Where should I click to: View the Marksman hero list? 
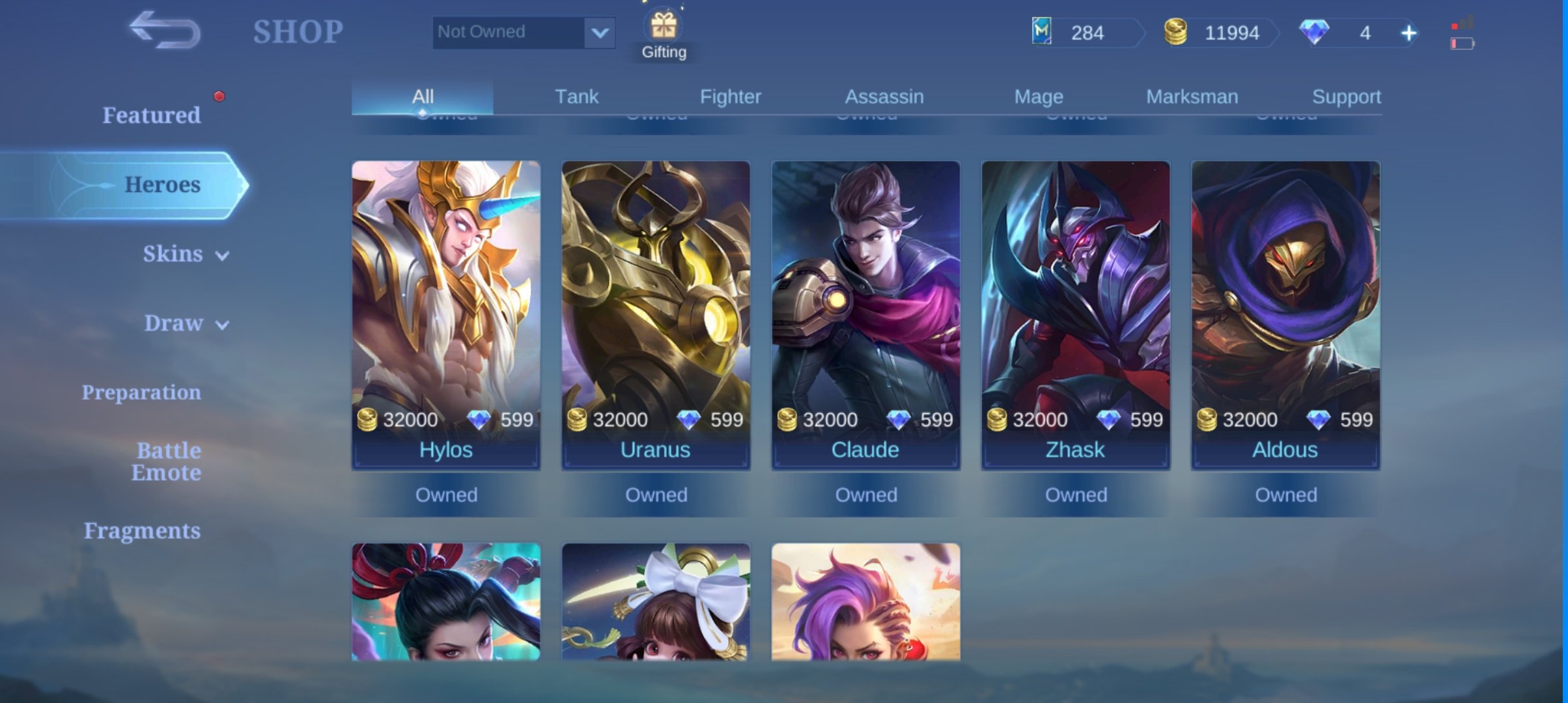[x=1192, y=96]
